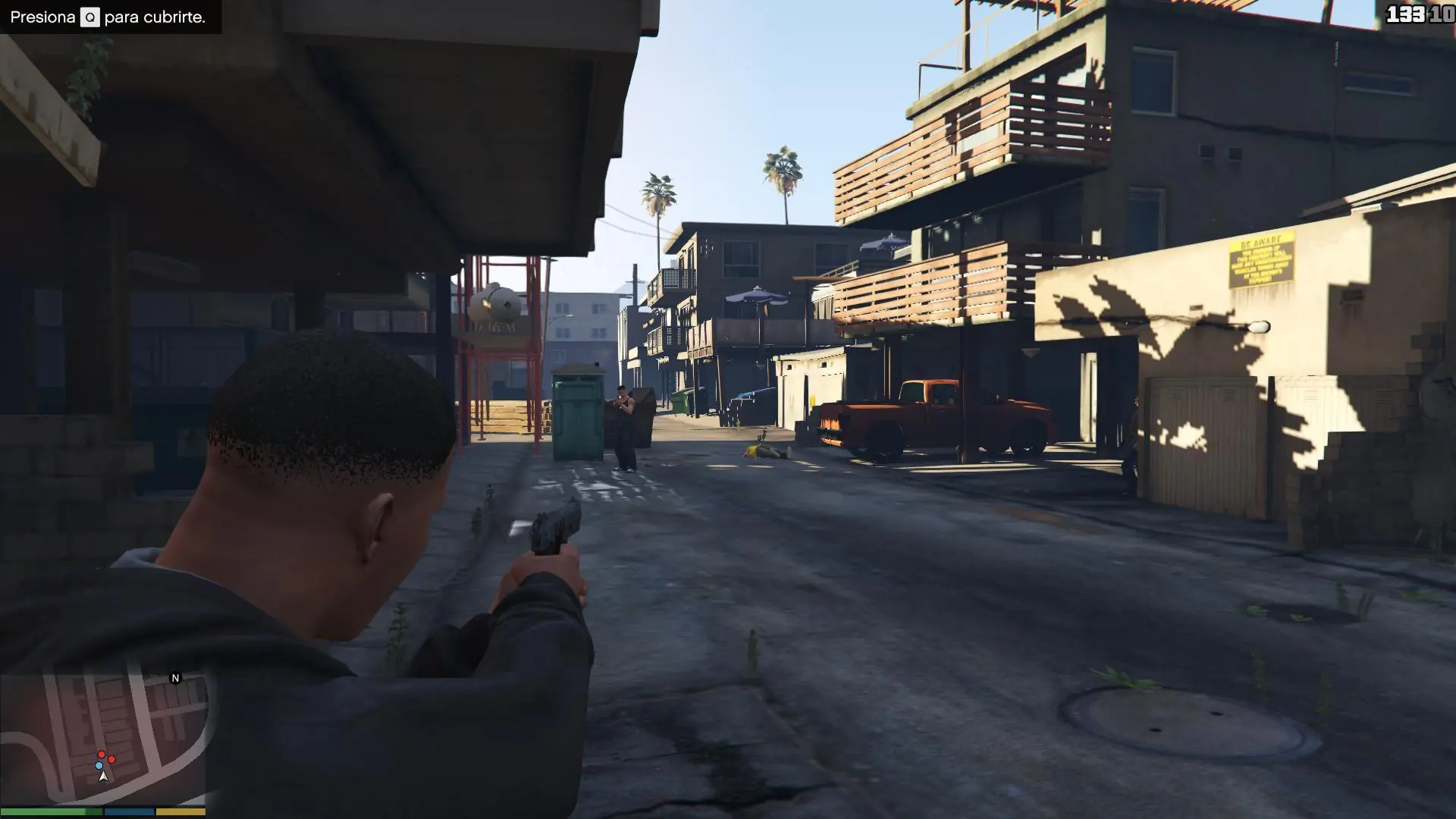1456x819 pixels.
Task: Click the blue special ability bar
Action: point(128,811)
